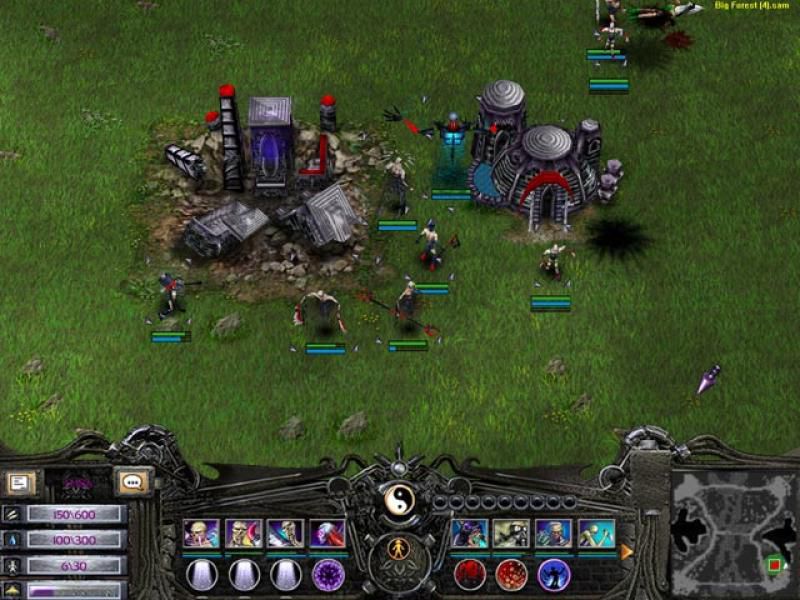800x600 pixels.
Task: Activate the blue silhouette figure ability
Action: [x=553, y=575]
